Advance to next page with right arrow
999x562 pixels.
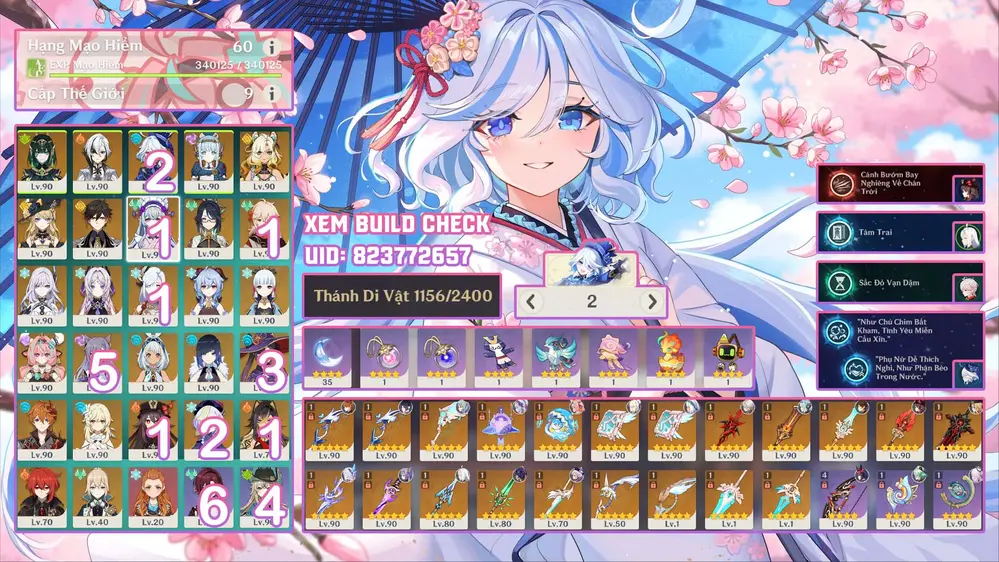pyautogui.click(x=652, y=301)
